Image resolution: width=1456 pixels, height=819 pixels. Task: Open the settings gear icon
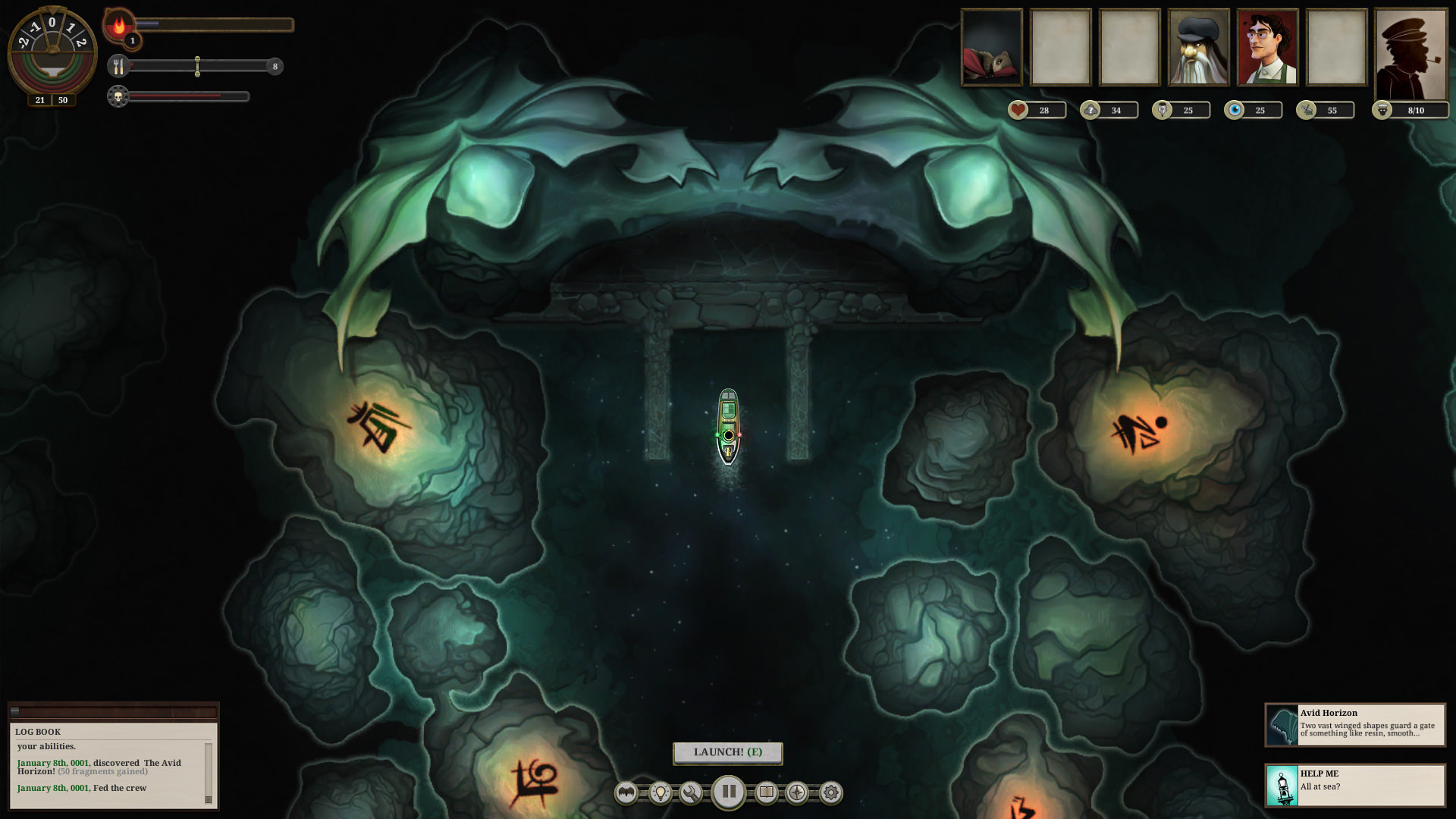[x=832, y=792]
